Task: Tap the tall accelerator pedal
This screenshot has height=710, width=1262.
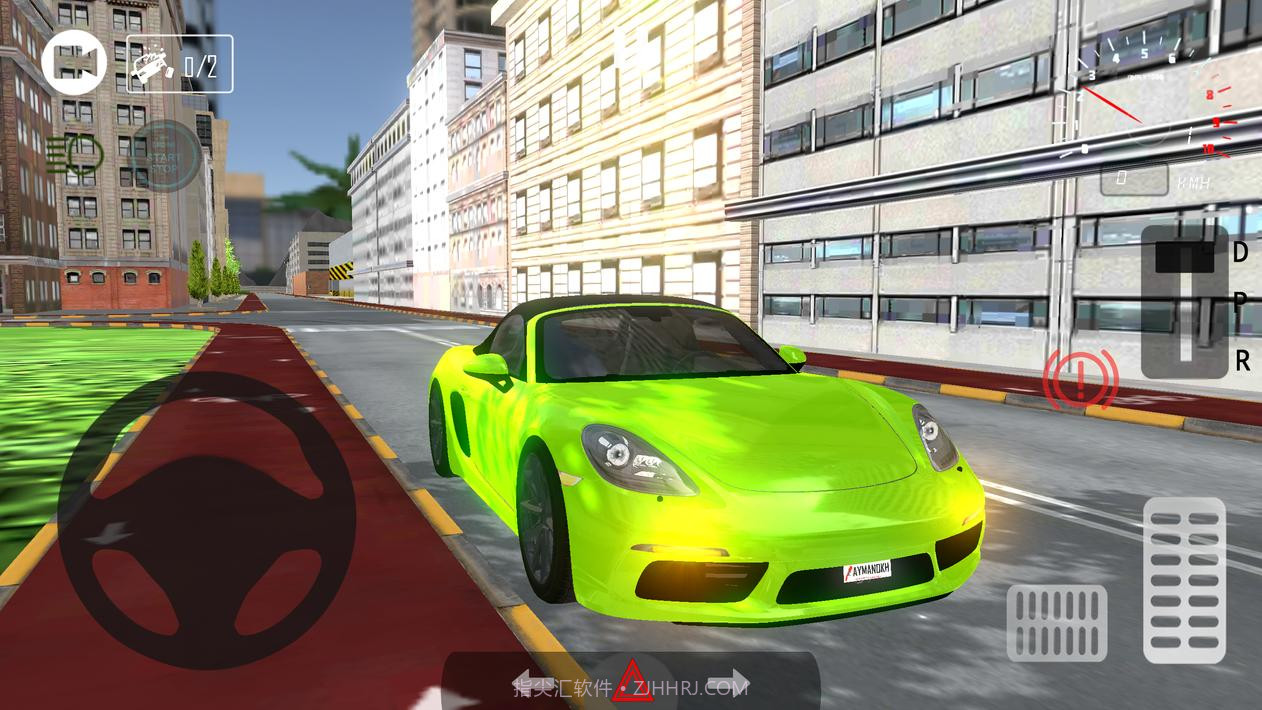Action: [1184, 580]
